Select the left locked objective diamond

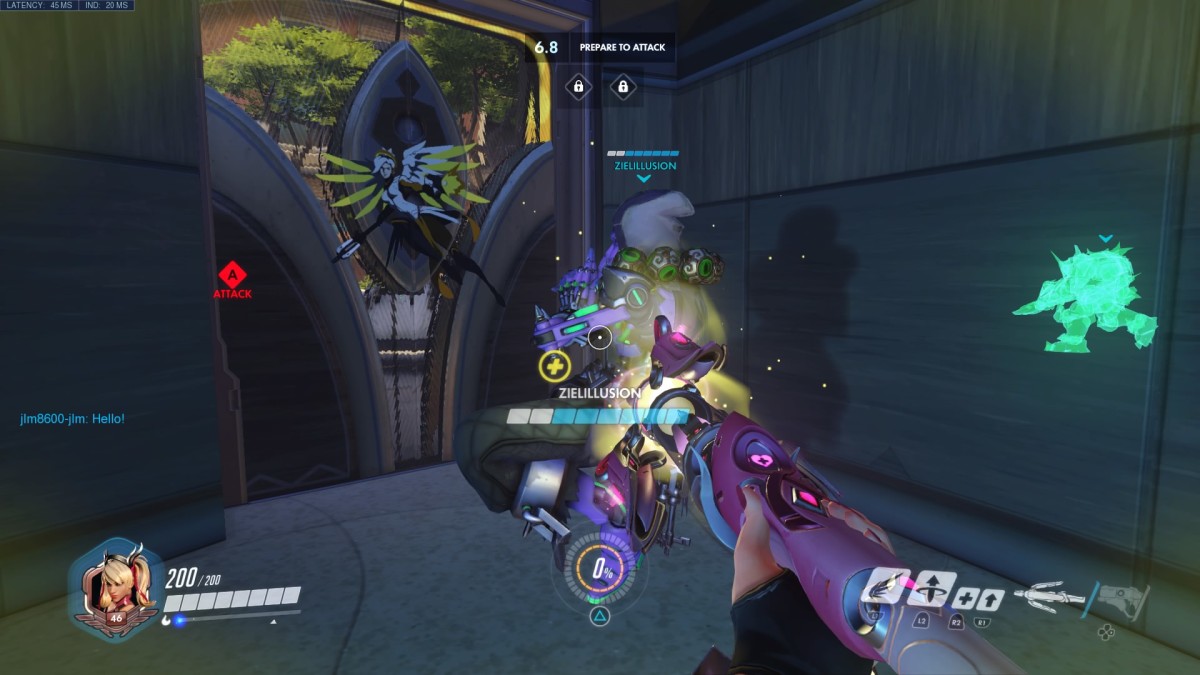(x=578, y=87)
